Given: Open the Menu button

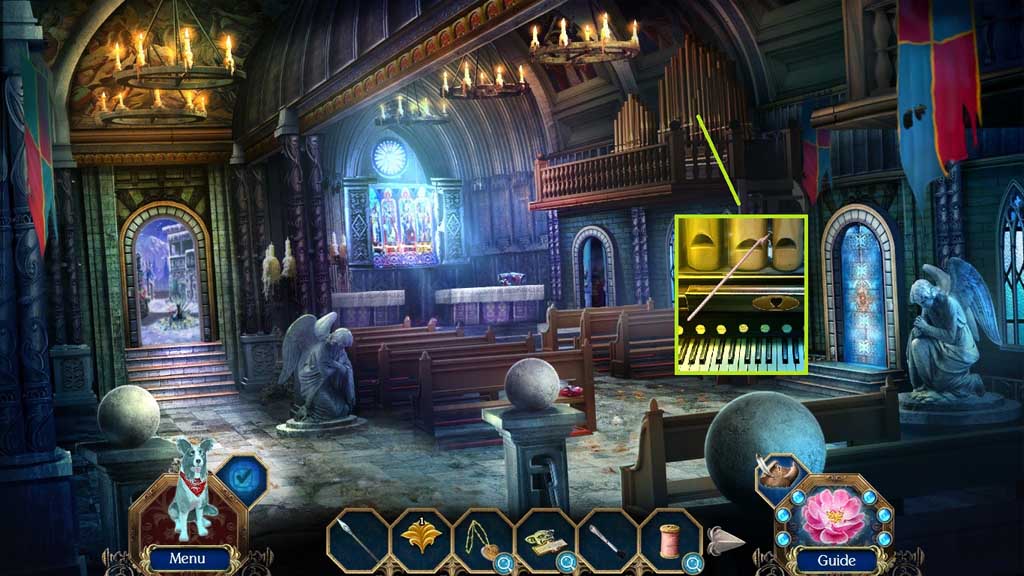Looking at the screenshot, I should [x=186, y=559].
